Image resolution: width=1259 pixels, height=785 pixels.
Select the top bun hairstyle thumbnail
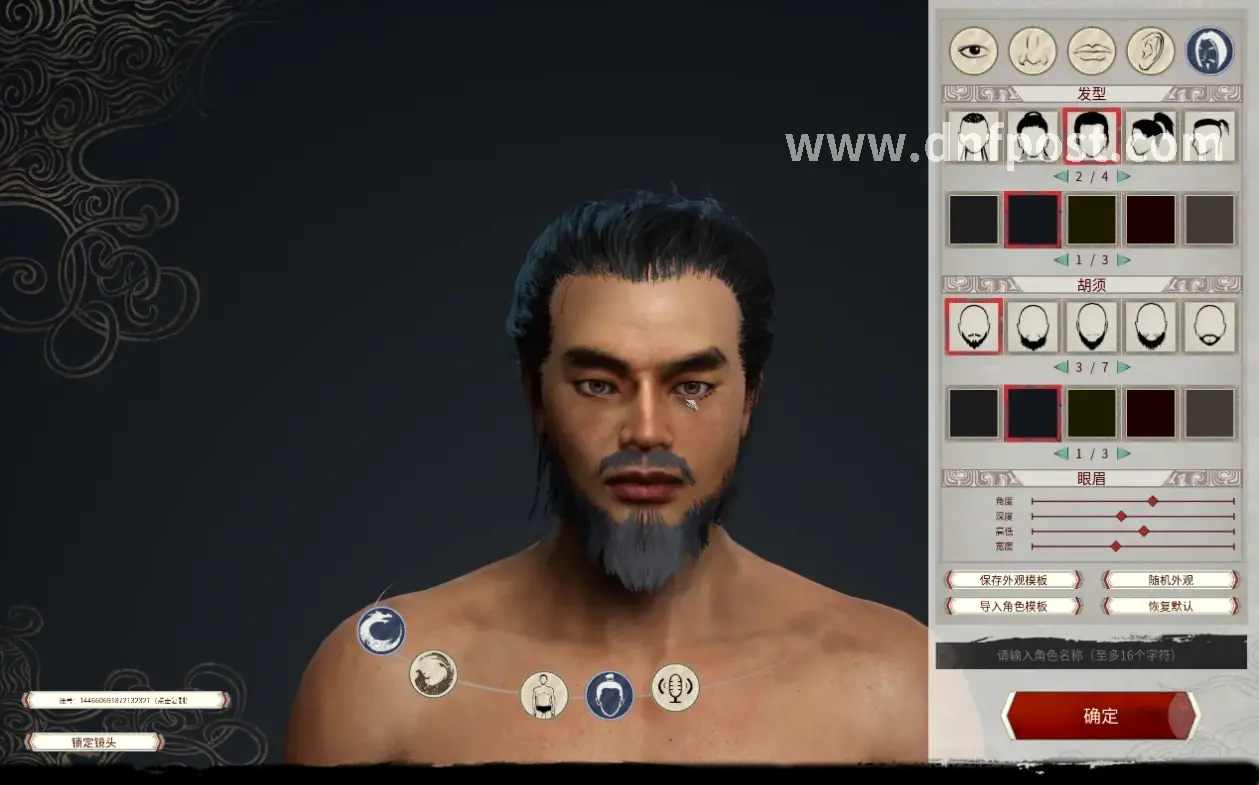point(1033,136)
